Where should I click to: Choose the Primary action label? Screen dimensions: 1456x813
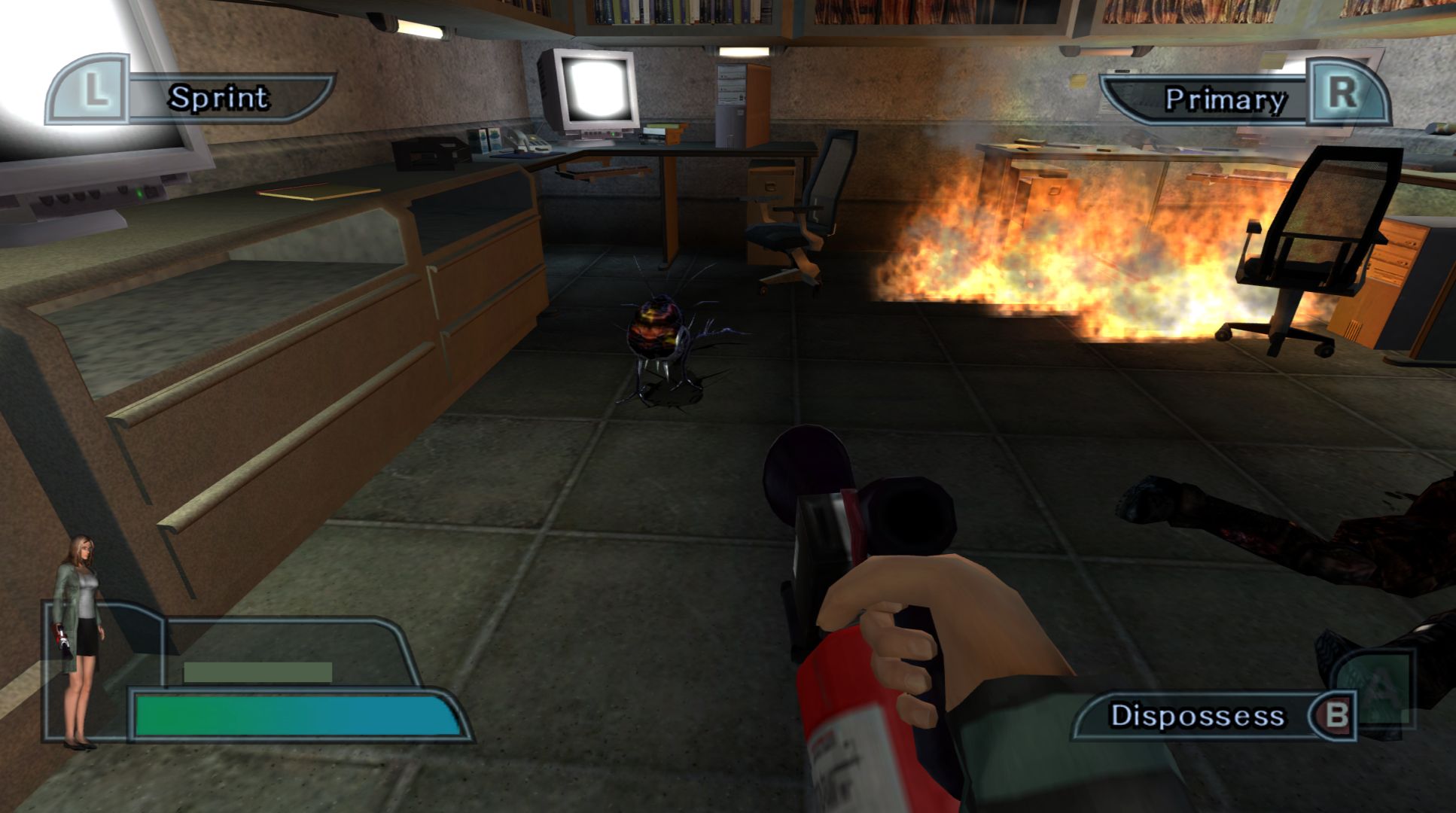click(1225, 99)
